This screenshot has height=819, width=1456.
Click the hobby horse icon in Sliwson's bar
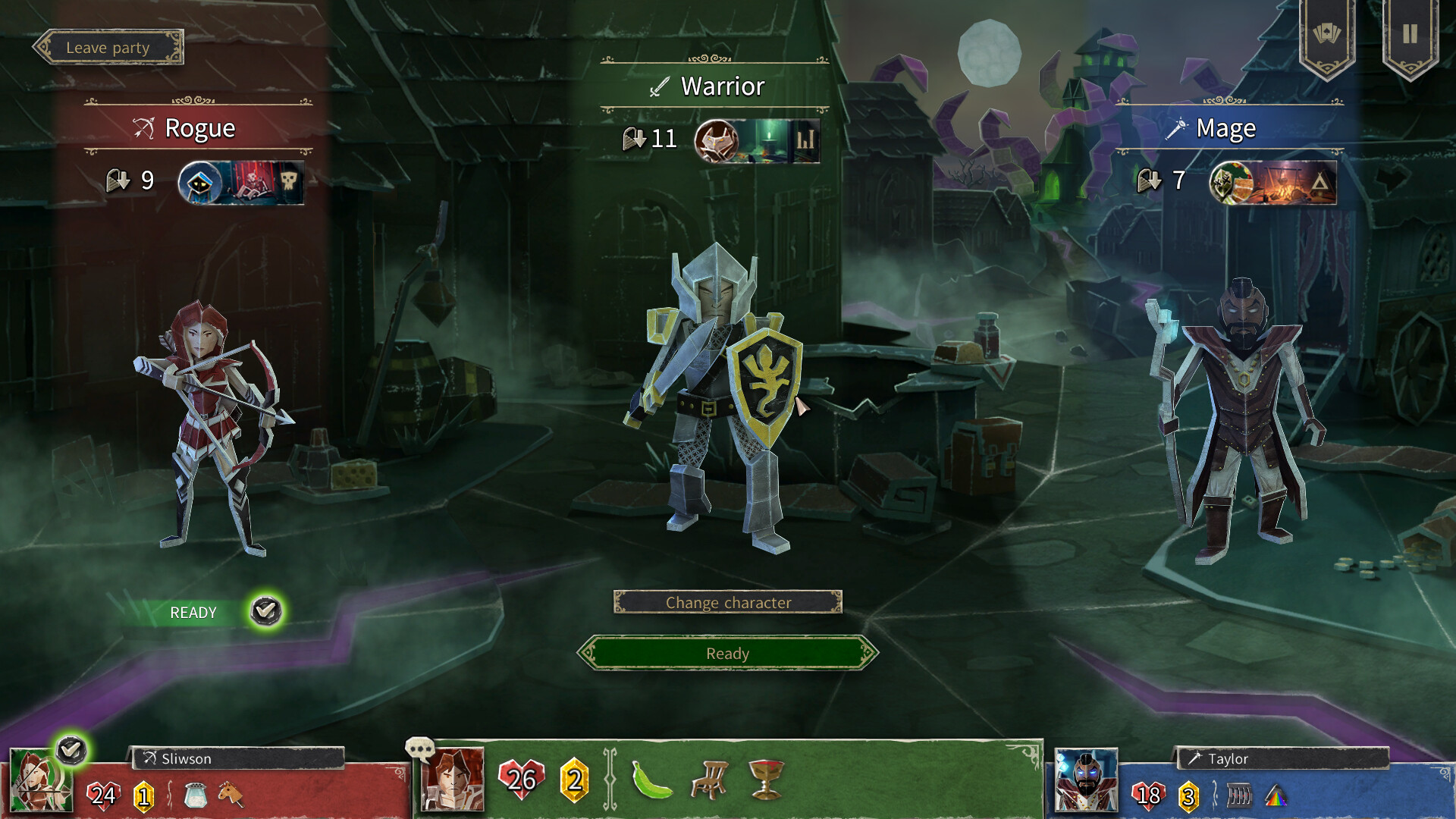tap(229, 795)
